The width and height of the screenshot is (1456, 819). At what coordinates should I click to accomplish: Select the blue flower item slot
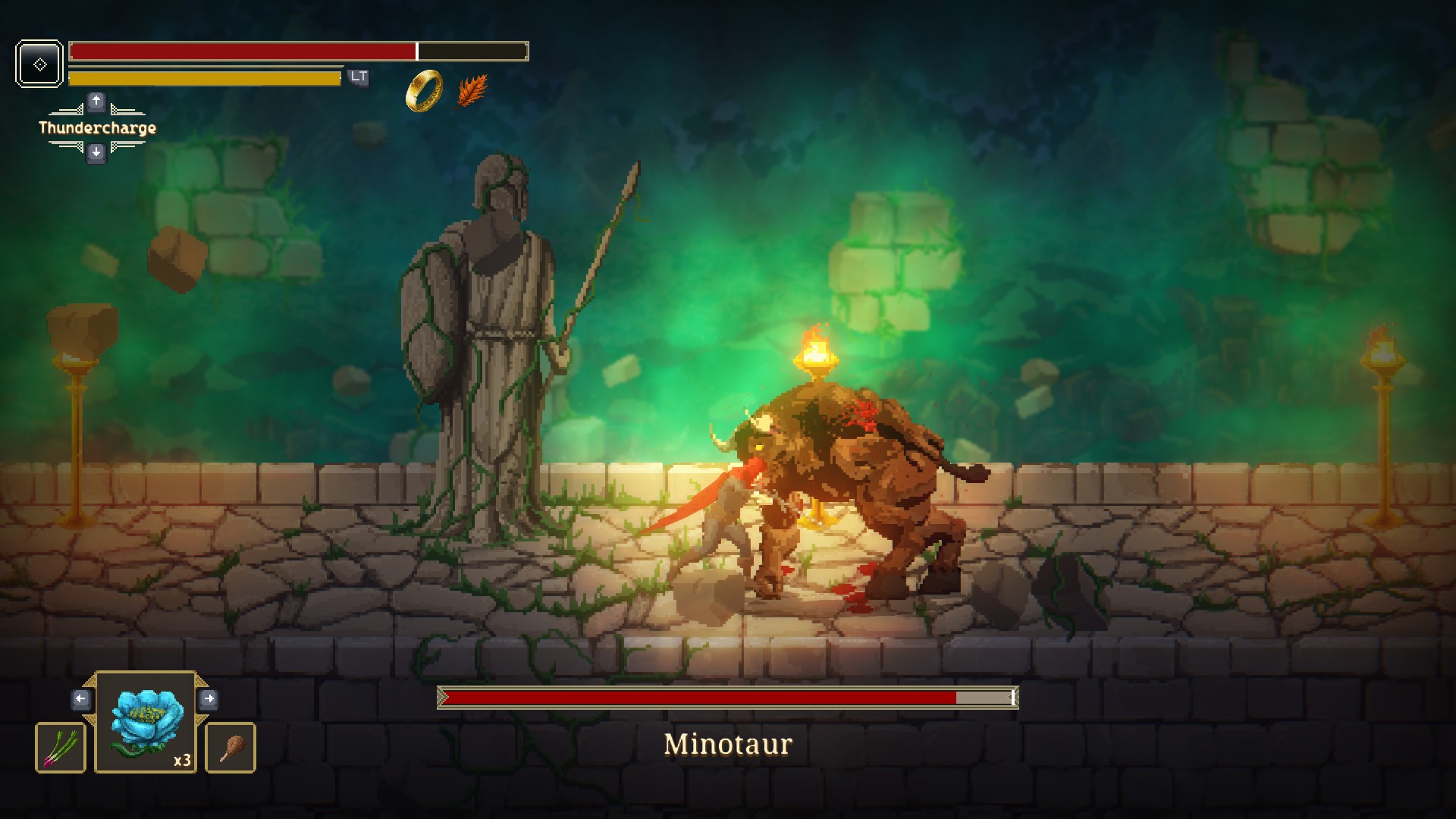click(146, 722)
